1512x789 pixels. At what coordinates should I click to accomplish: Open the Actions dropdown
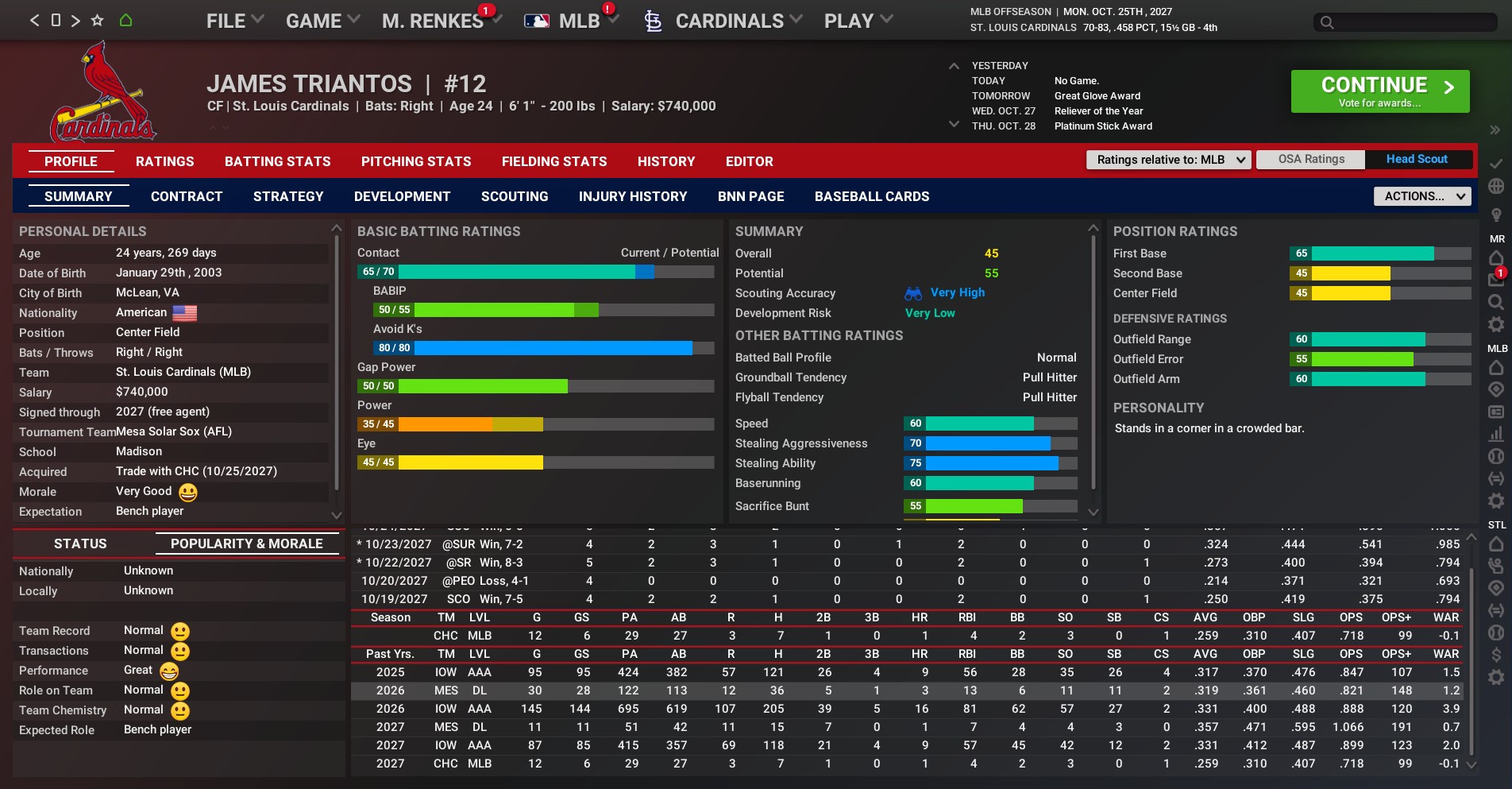(x=1421, y=196)
